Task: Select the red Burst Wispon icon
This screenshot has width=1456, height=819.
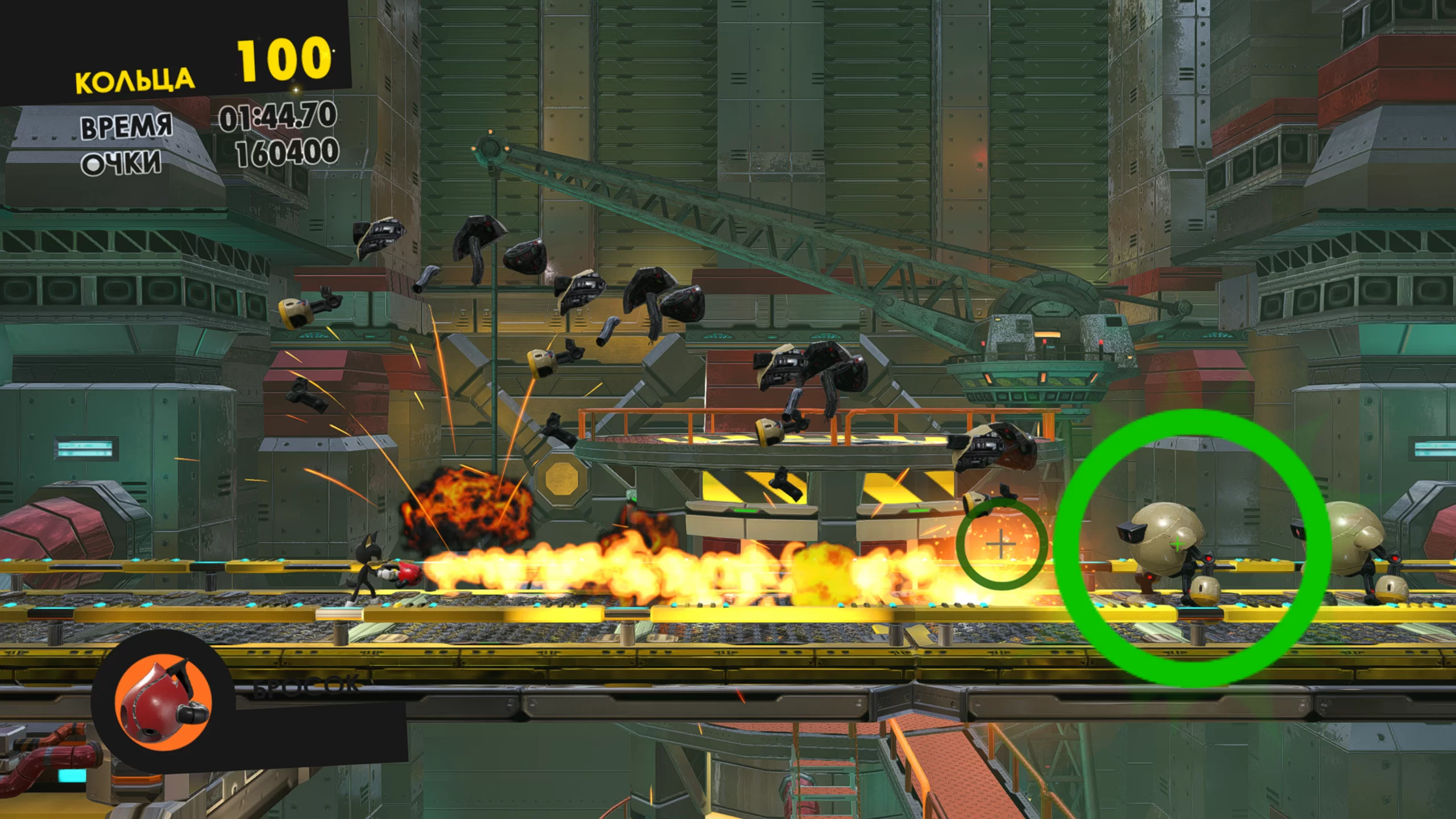Action: pyautogui.click(x=163, y=703)
